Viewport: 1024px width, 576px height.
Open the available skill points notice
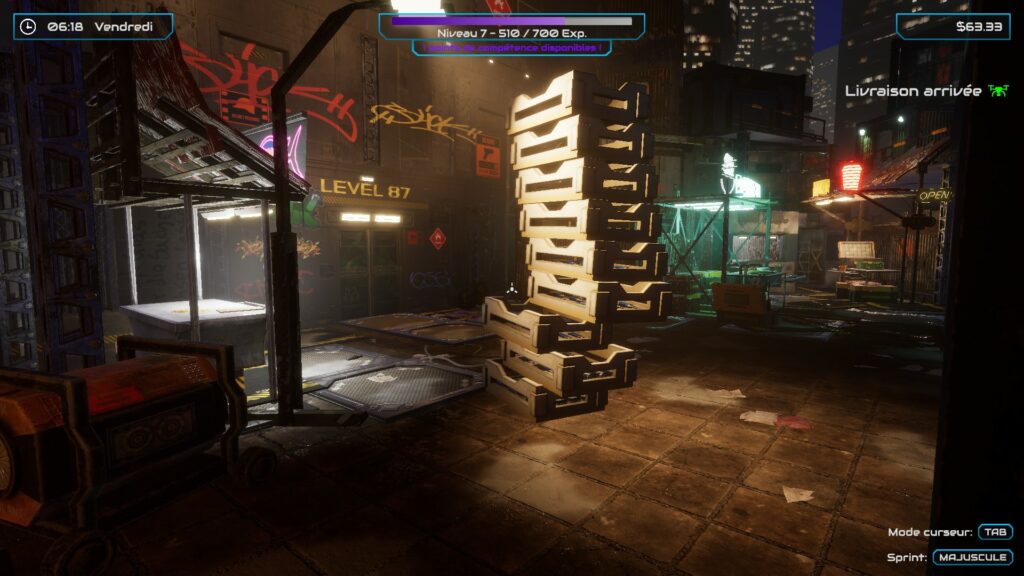click(x=511, y=47)
